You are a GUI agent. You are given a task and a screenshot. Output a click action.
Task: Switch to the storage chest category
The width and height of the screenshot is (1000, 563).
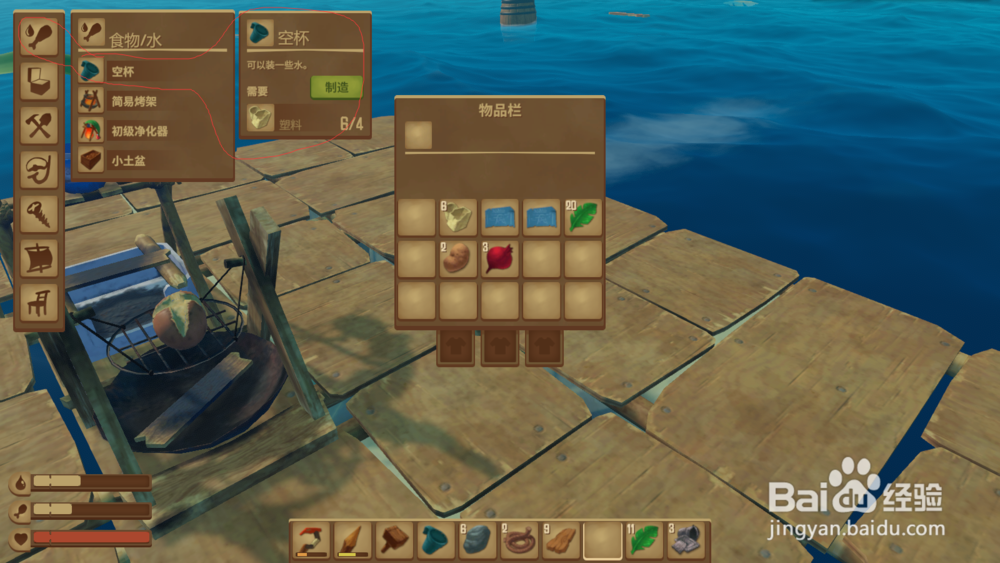click(x=39, y=81)
